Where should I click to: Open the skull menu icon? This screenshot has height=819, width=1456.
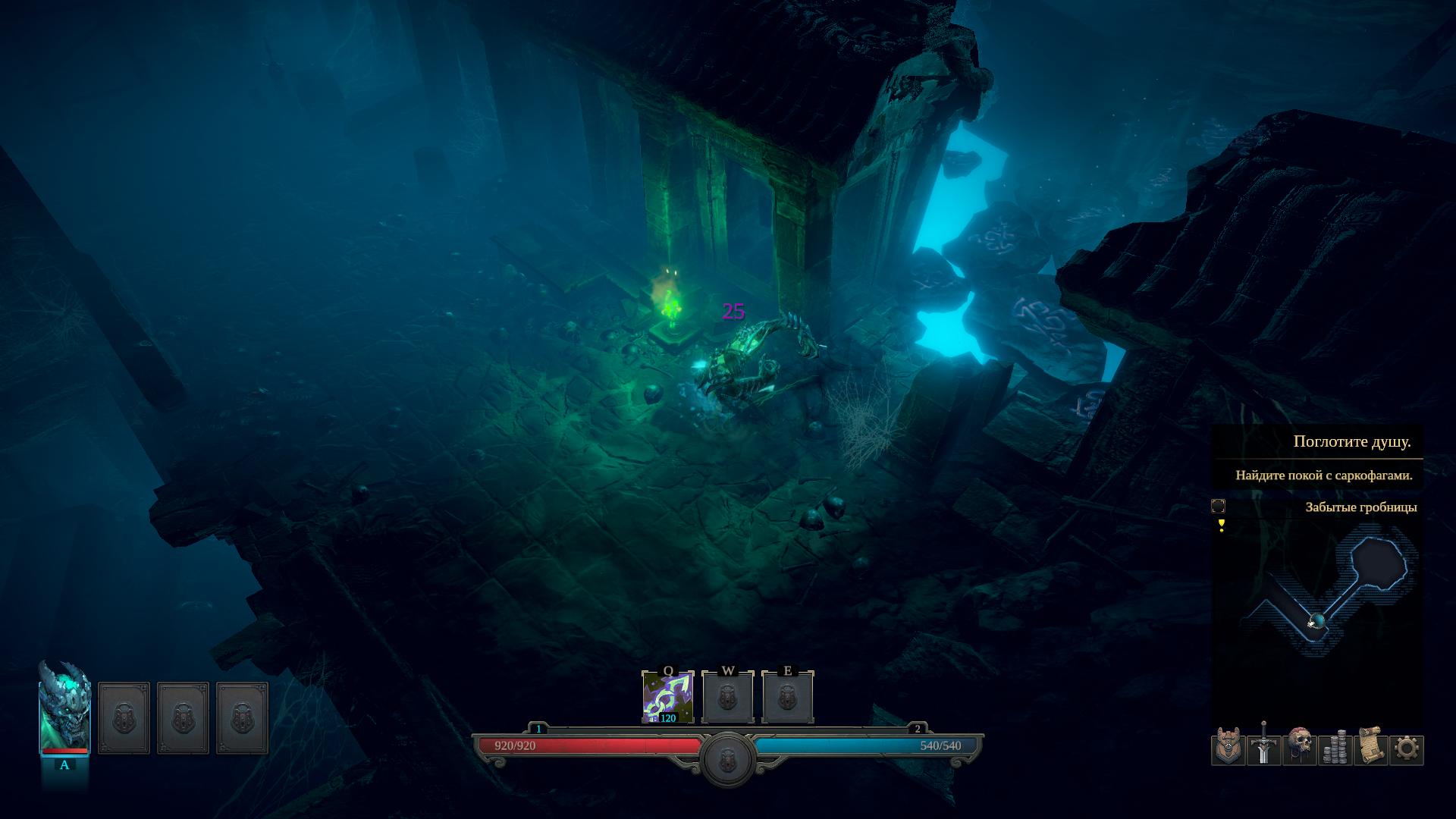pos(1299,748)
